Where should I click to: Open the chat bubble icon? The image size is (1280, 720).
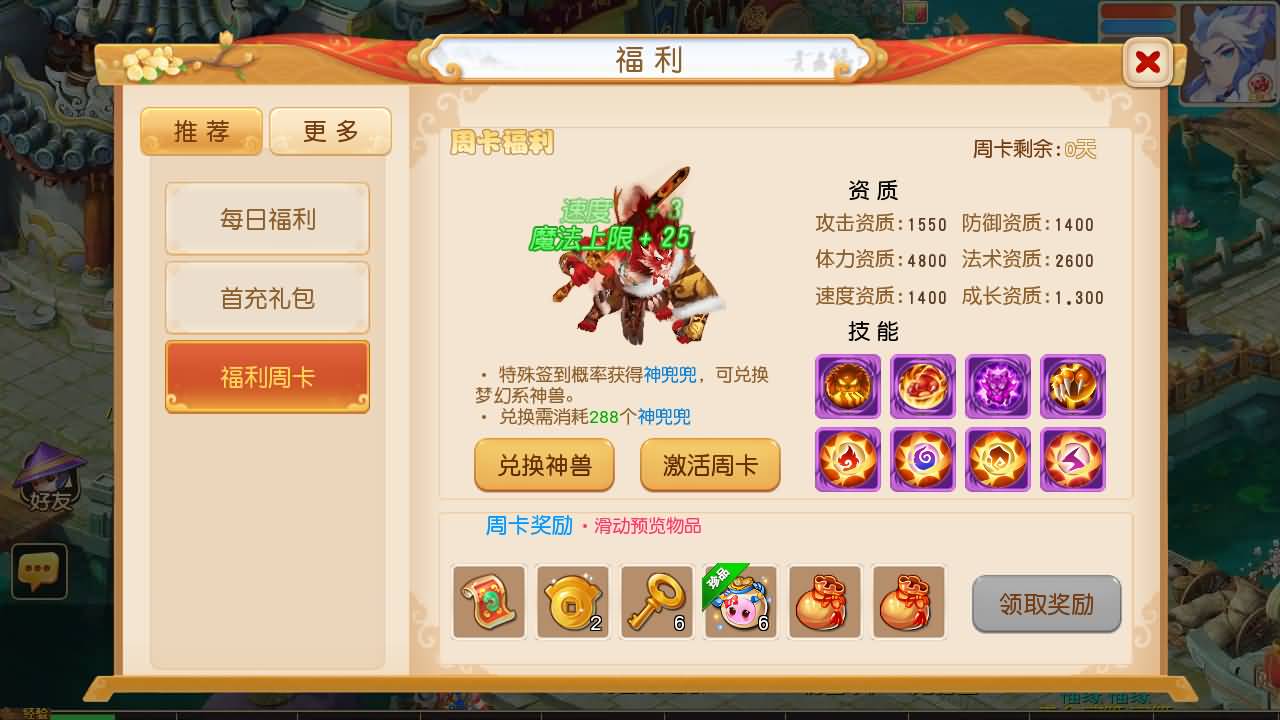[39, 572]
